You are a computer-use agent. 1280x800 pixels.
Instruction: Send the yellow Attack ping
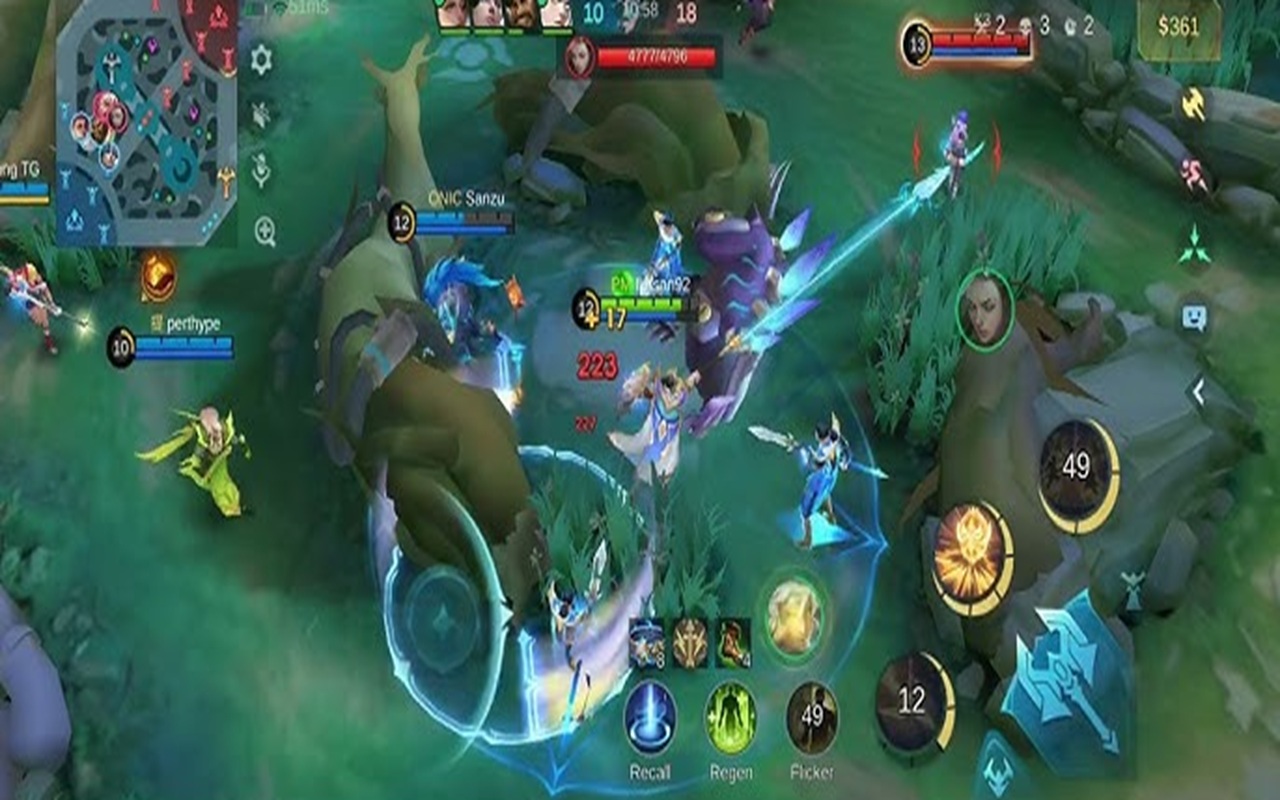pyautogui.click(x=1193, y=103)
